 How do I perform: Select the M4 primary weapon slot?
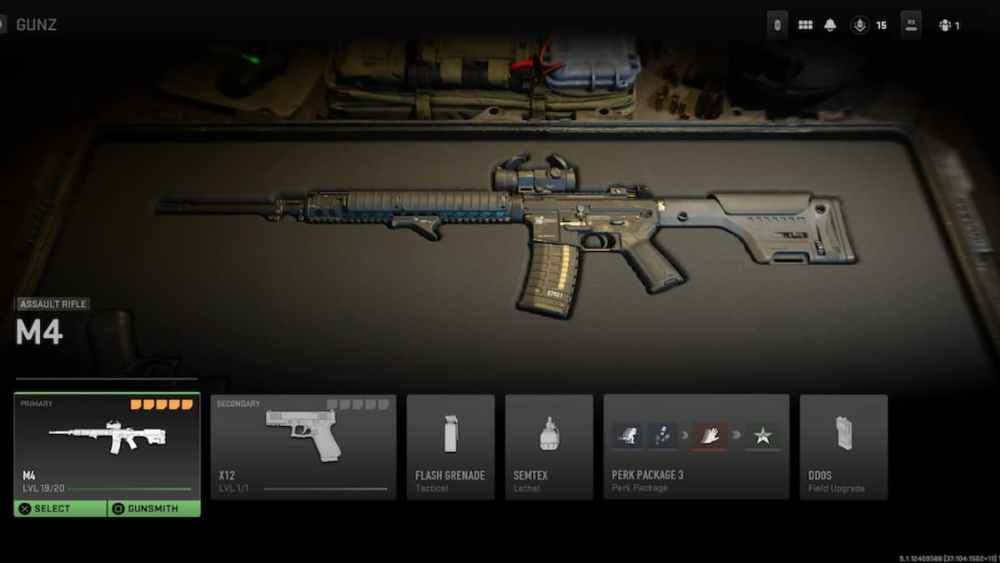106,445
